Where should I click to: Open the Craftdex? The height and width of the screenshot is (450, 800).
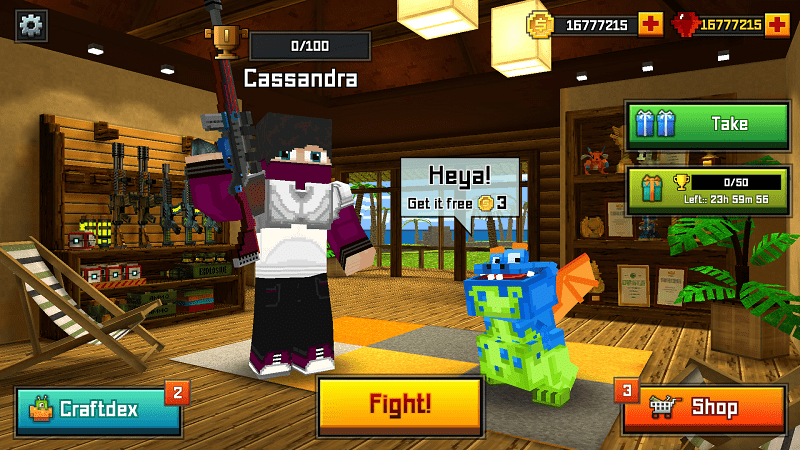tap(99, 409)
